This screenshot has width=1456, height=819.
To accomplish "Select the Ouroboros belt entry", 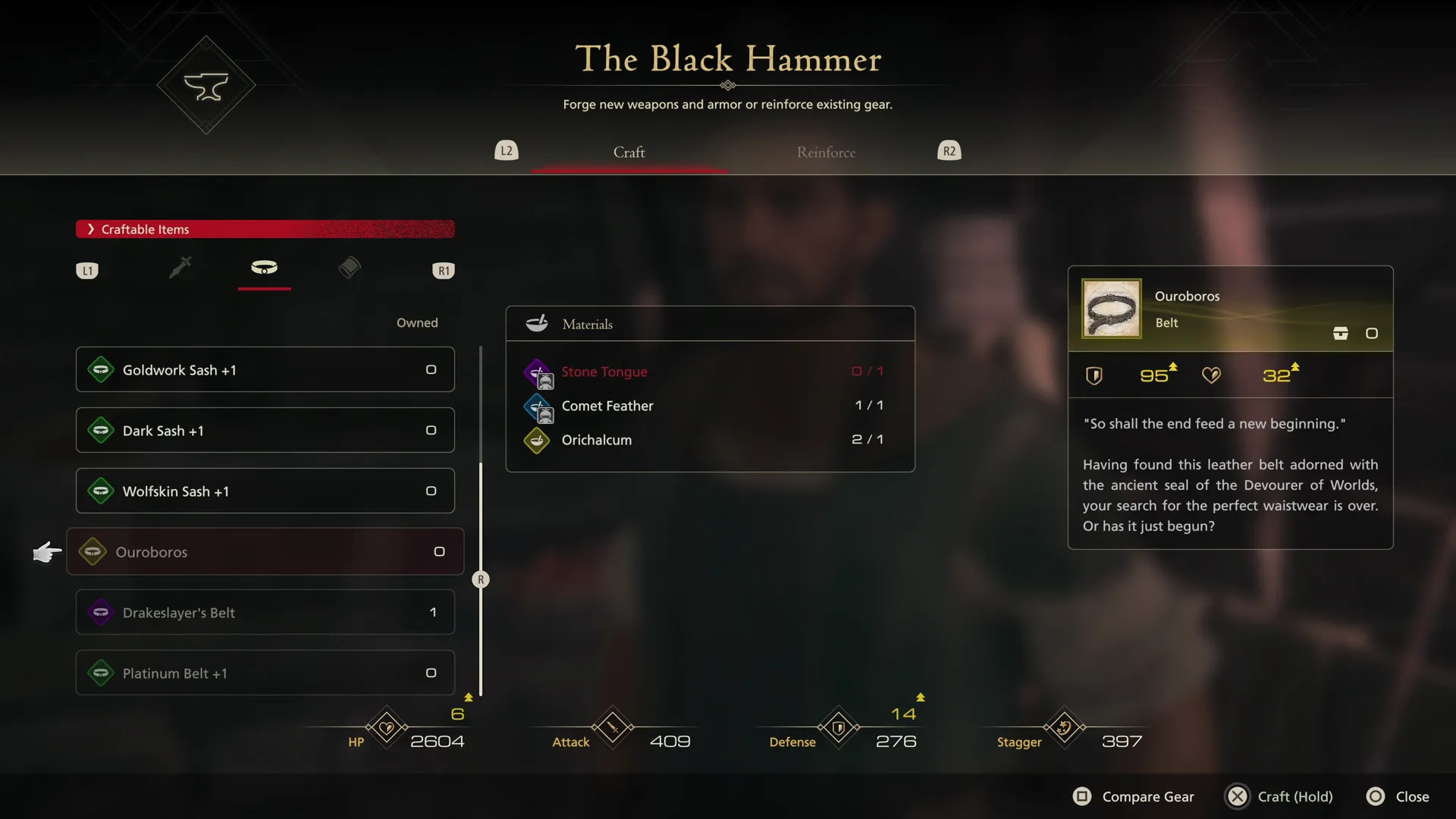I will (x=264, y=551).
